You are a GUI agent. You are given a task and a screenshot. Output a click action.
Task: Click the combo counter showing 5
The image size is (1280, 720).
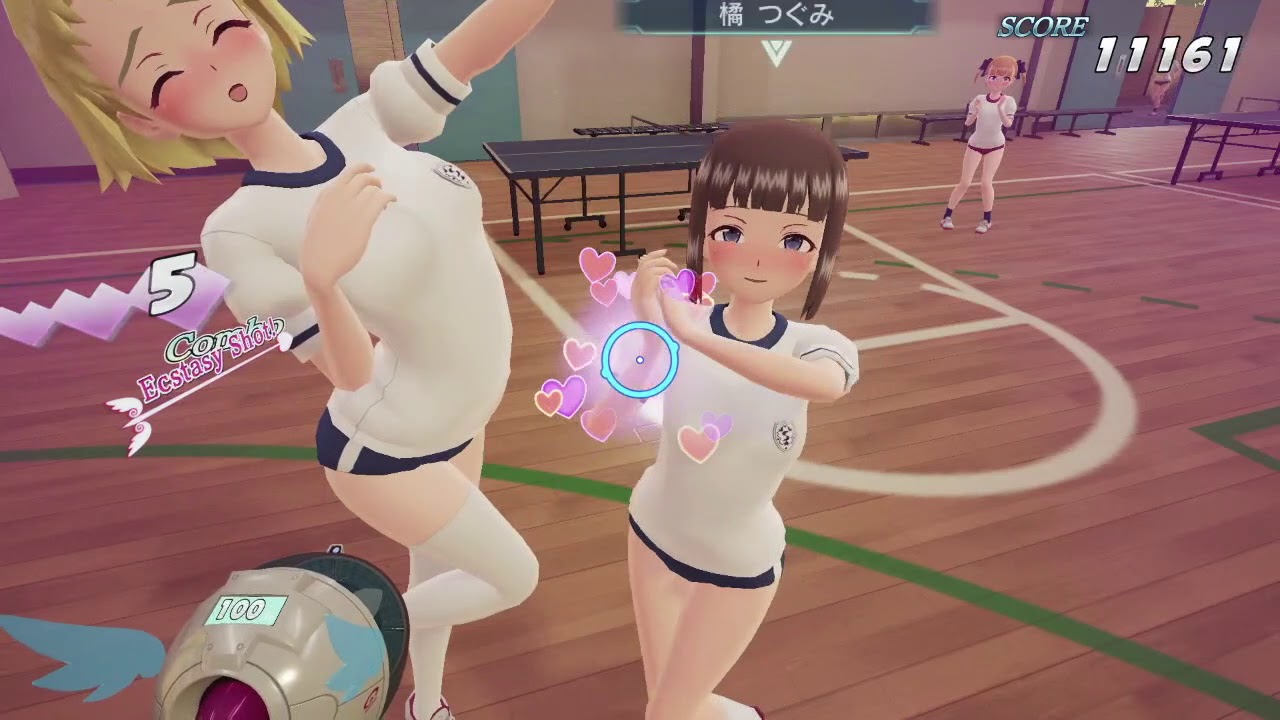tap(170, 288)
